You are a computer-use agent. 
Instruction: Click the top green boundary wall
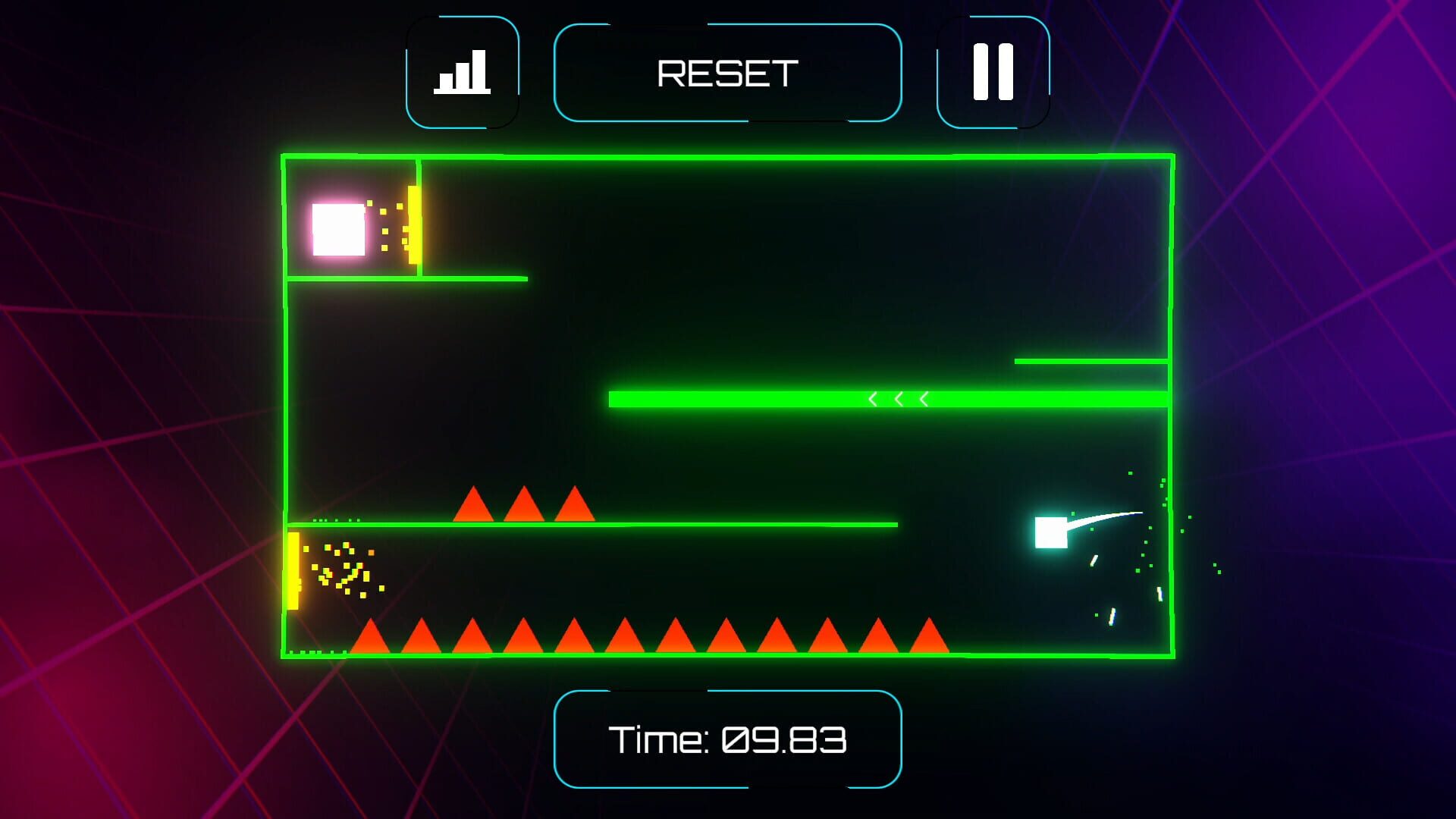728,154
